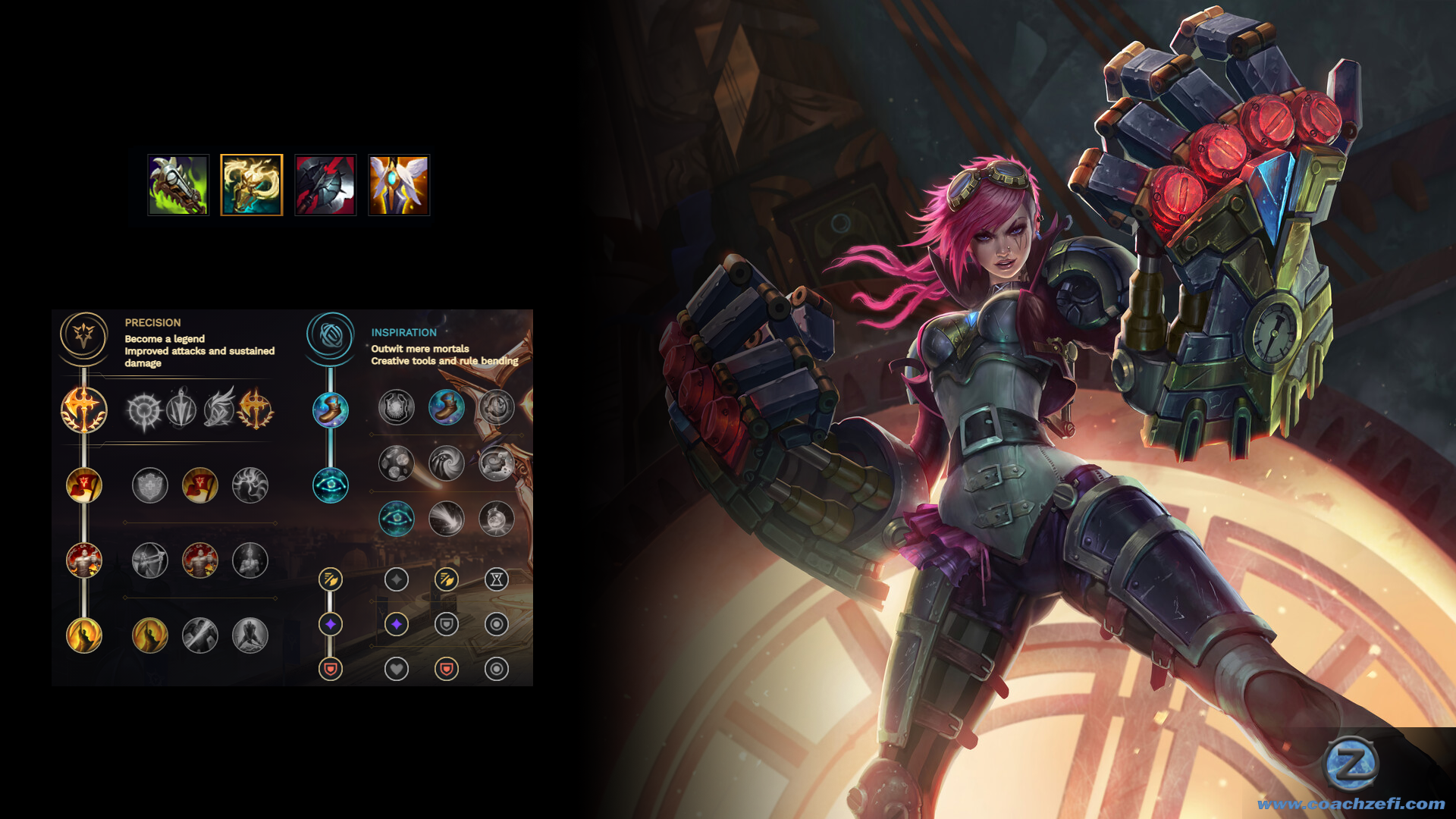Choose the Cut Down rune
The height and width of the screenshot is (819, 1456).
[200, 635]
